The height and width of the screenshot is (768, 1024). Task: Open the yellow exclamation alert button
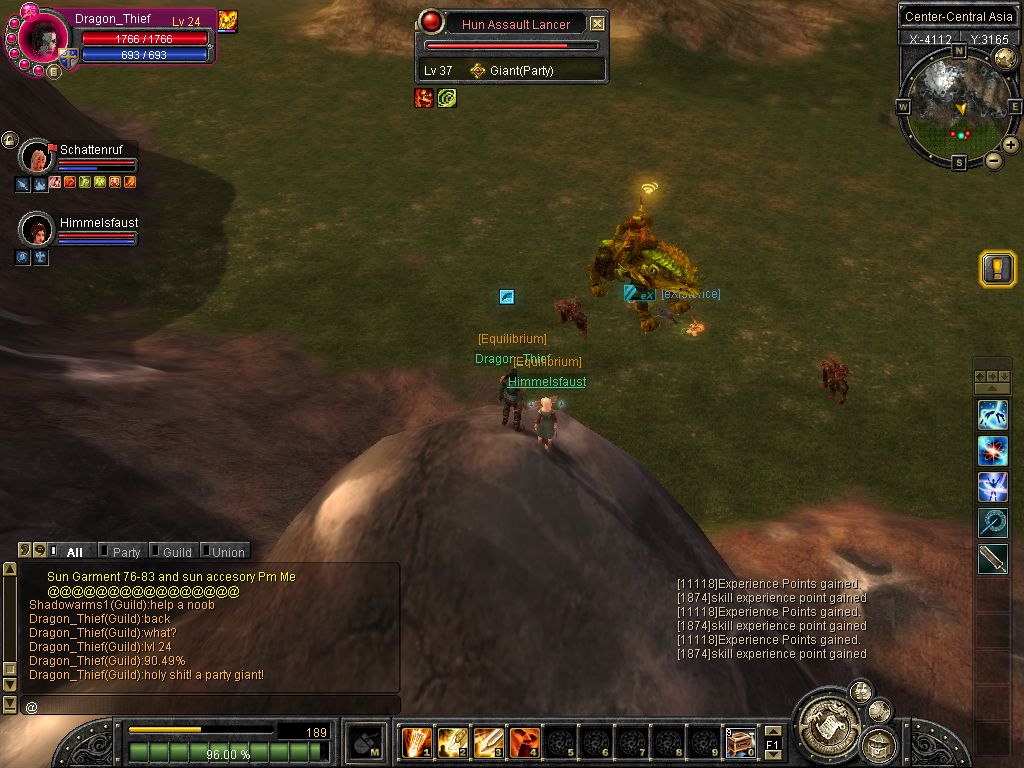coord(997,269)
